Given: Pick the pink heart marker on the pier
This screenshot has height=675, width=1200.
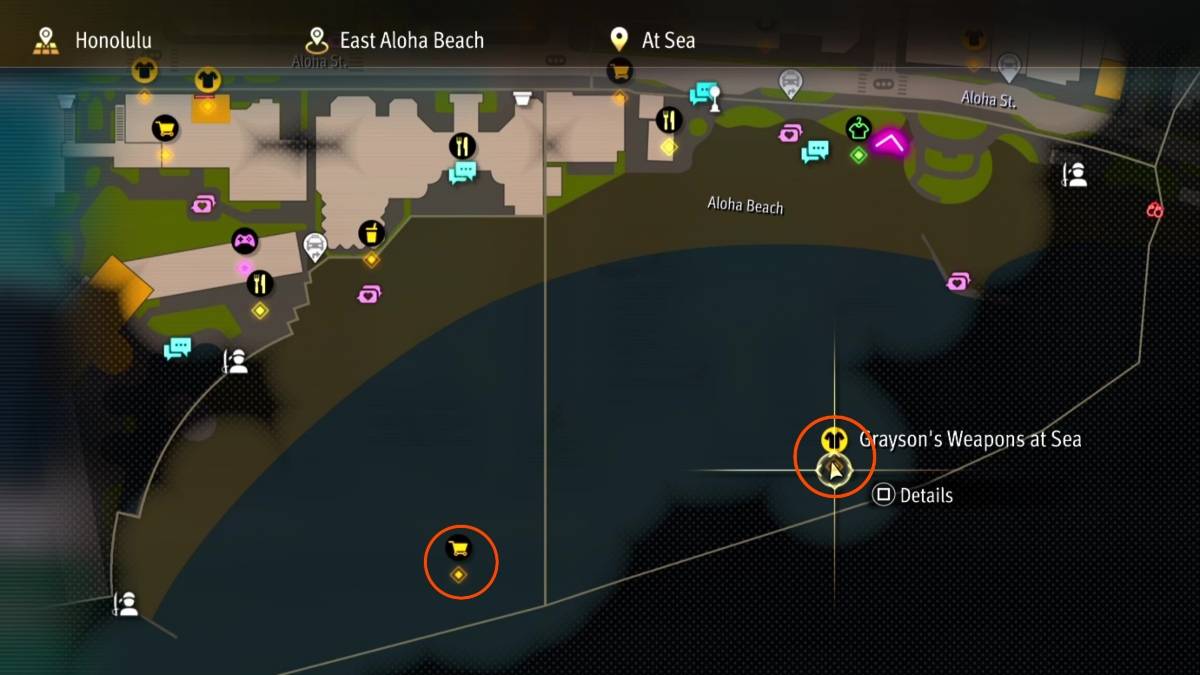Looking at the screenshot, I should [959, 282].
